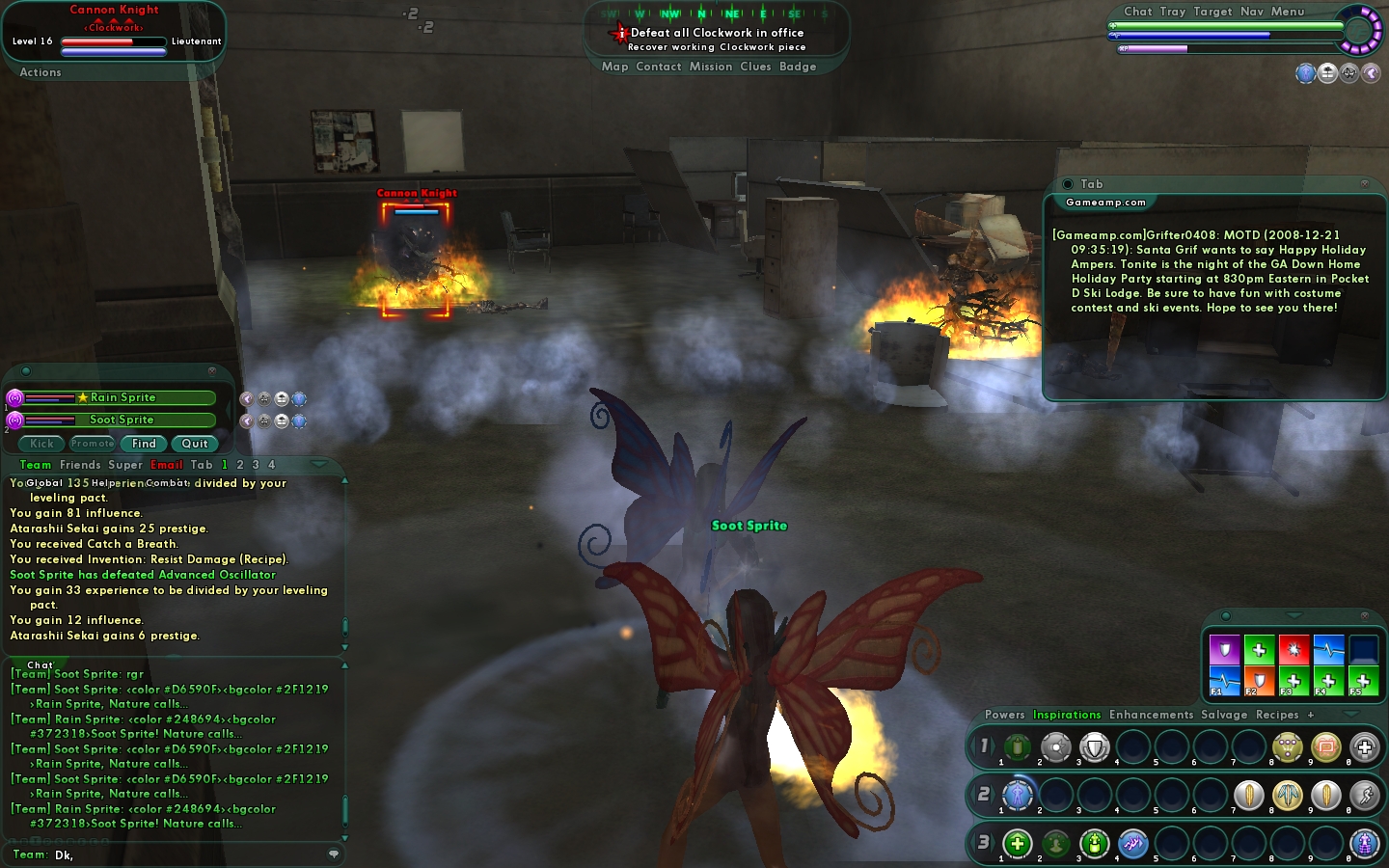
Task: Open the Contact window
Action: [659, 67]
